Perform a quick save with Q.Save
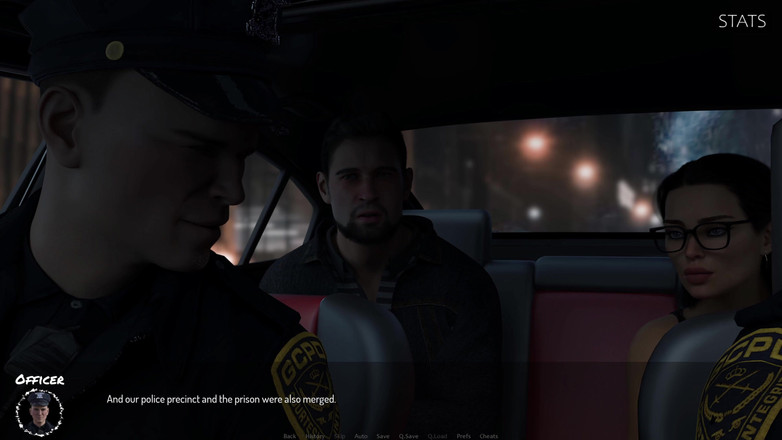 coord(408,436)
